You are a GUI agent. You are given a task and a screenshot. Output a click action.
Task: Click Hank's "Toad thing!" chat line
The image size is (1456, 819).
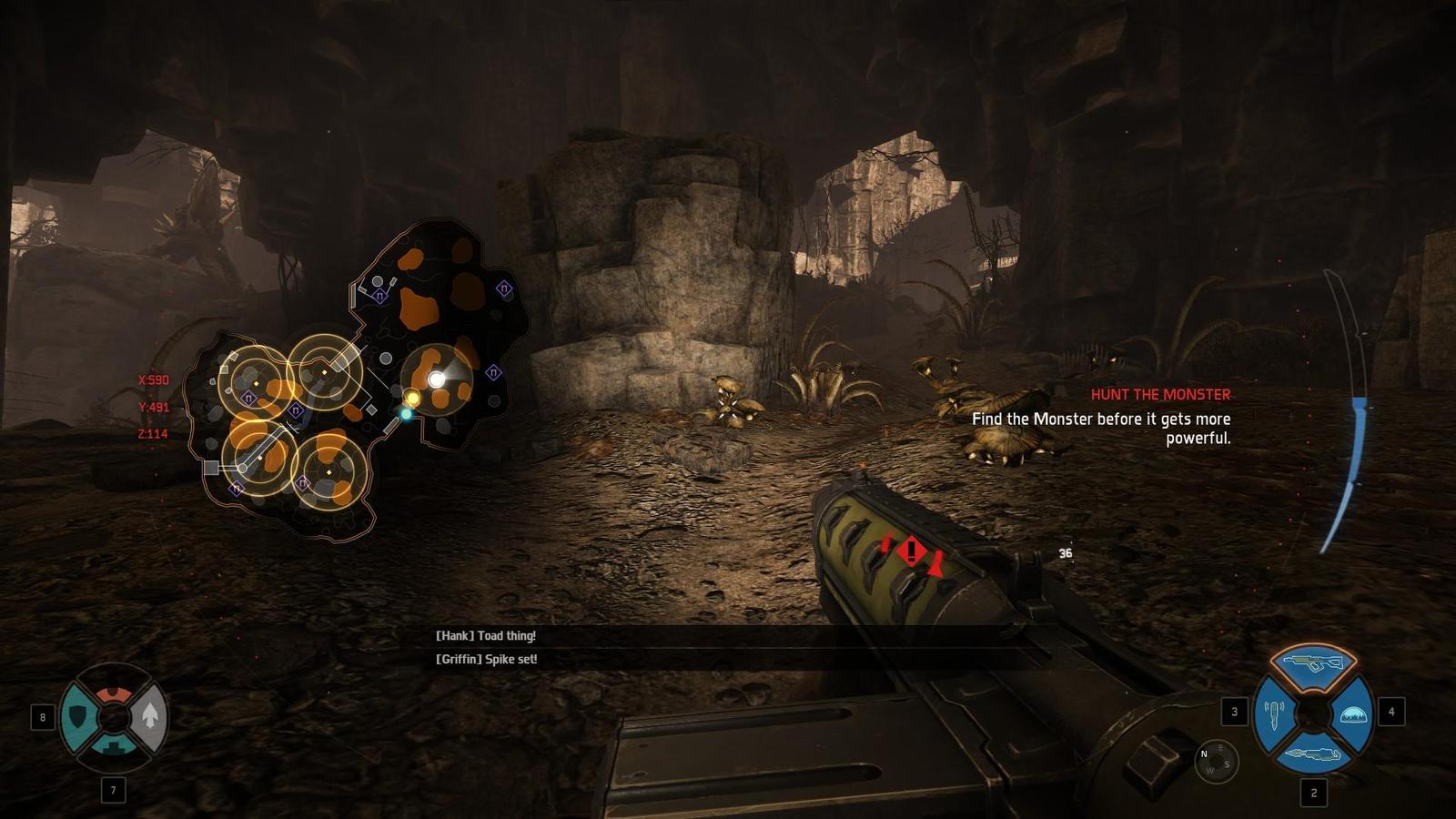coord(485,636)
